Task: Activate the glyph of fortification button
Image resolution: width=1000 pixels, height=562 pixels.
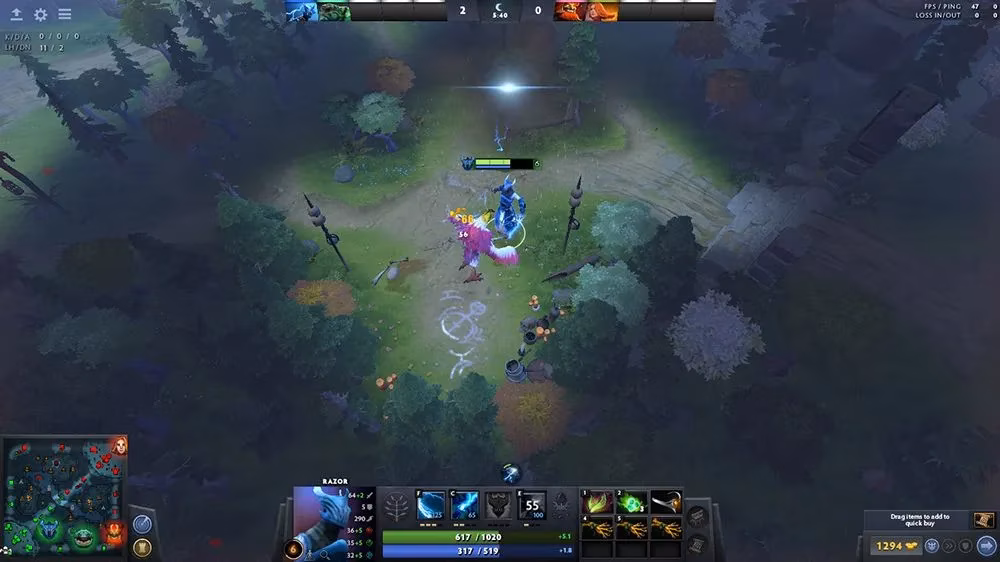Action: [142, 547]
